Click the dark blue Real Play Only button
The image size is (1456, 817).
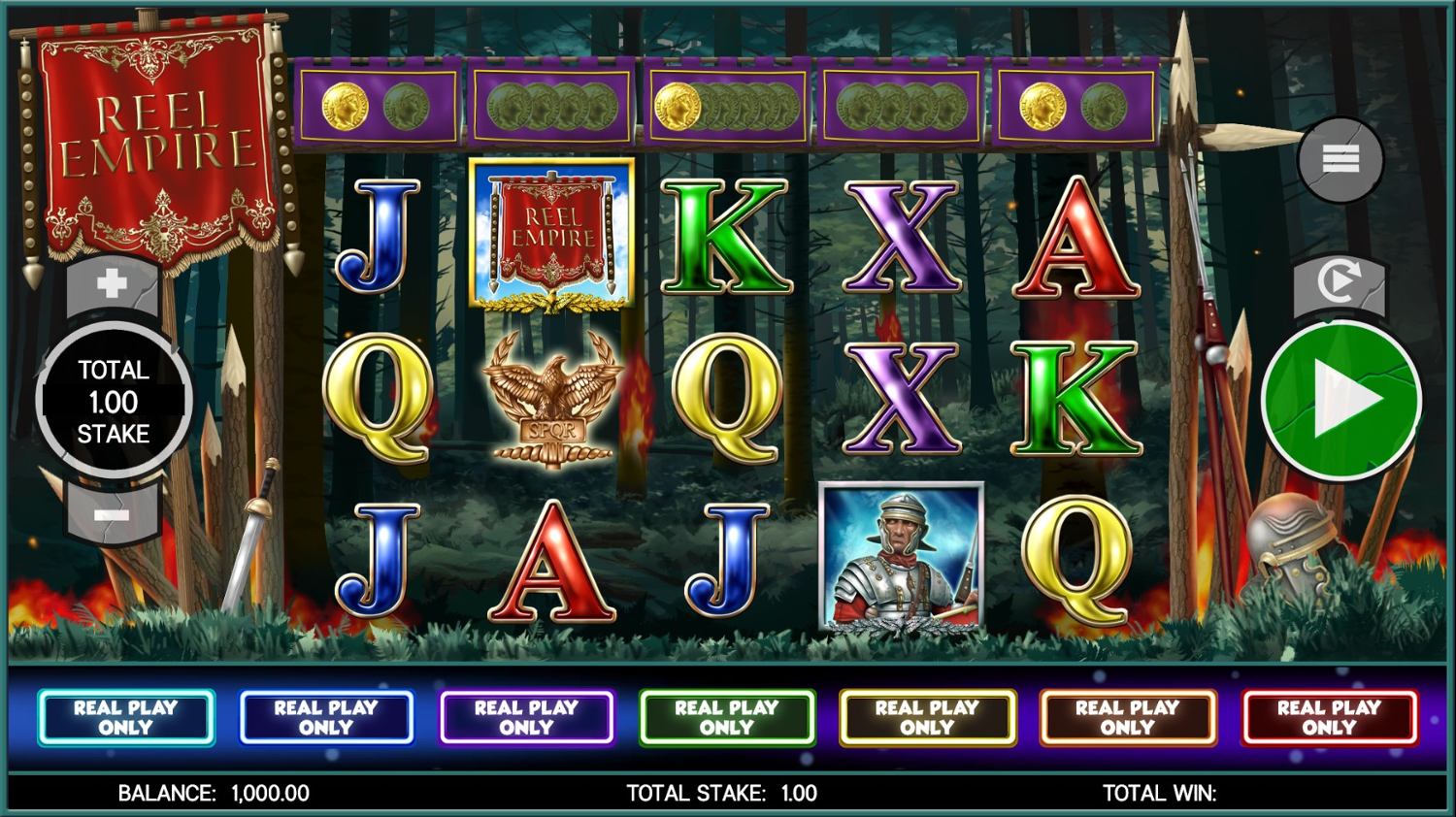[x=326, y=718]
